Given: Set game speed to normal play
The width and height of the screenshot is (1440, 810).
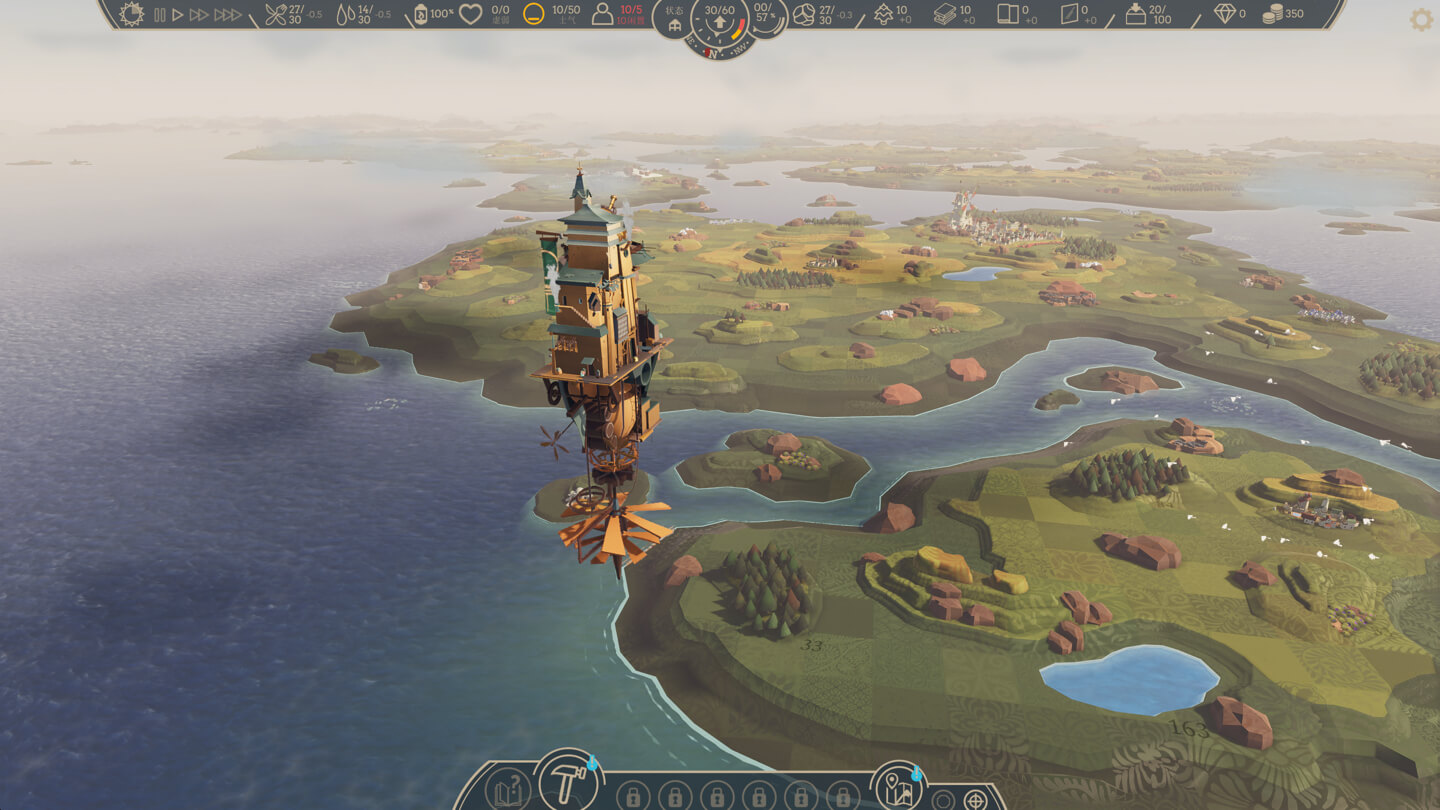Looking at the screenshot, I should tap(178, 15).
